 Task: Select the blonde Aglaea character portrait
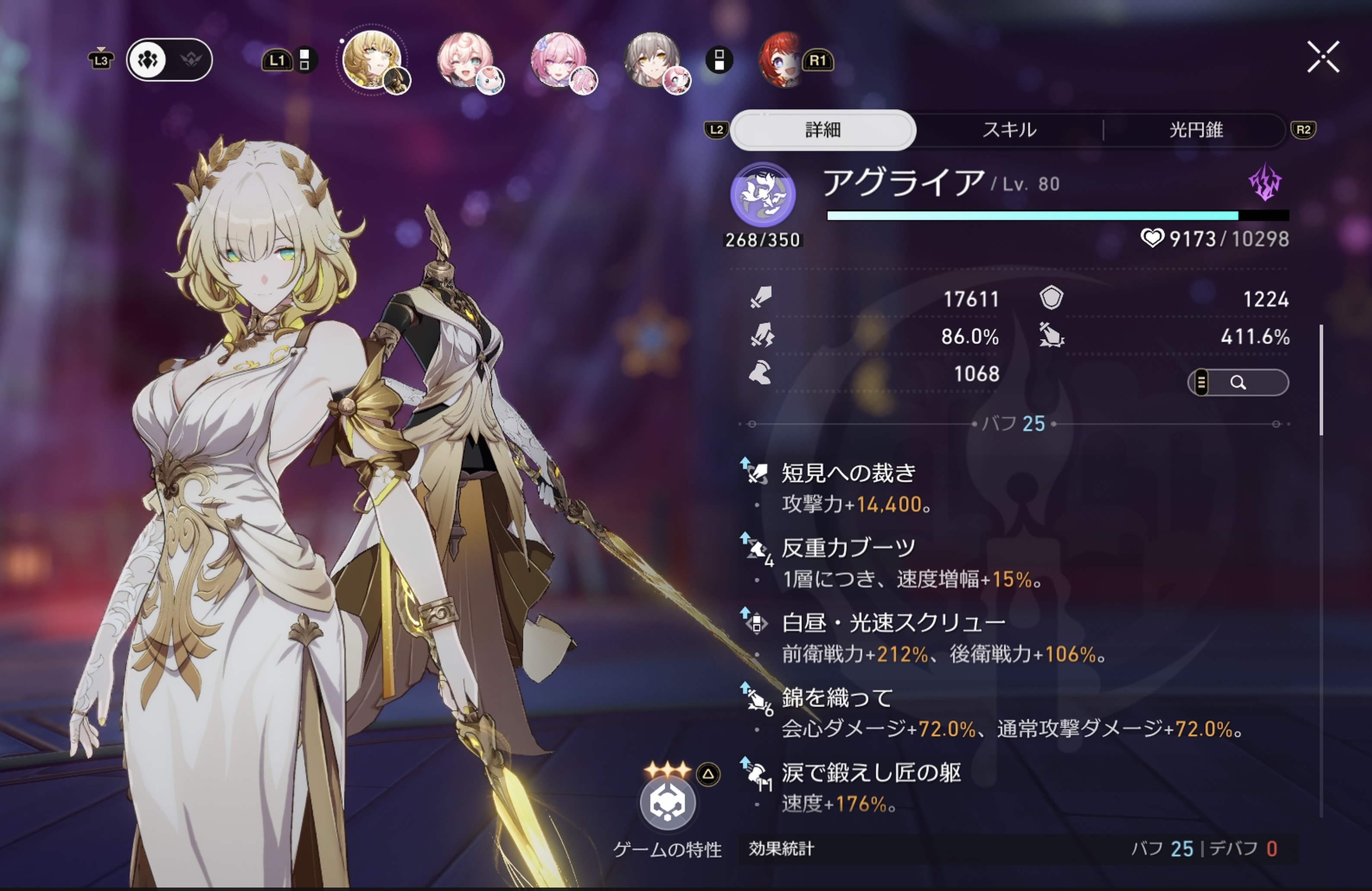(372, 59)
